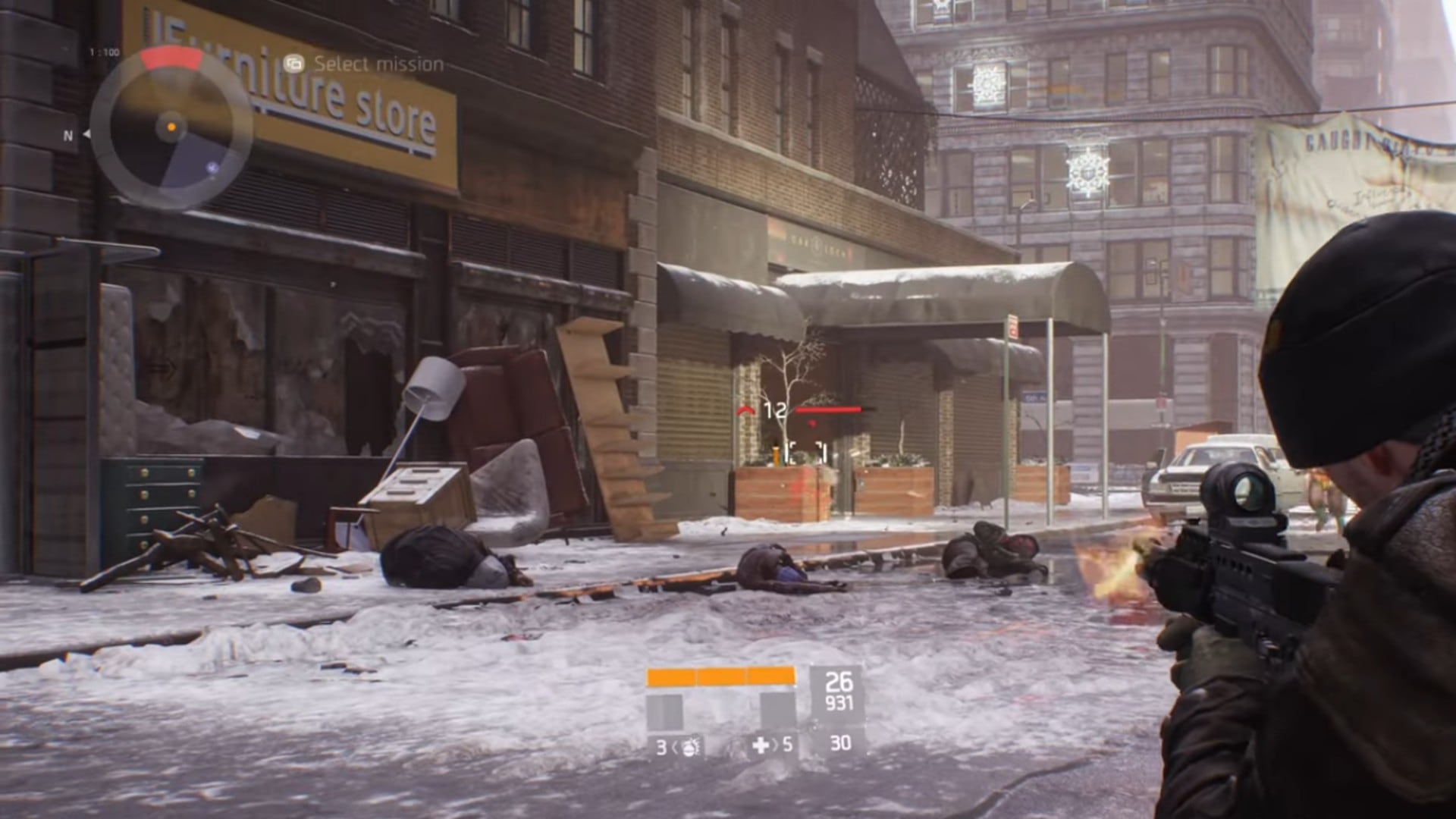Use the medkit cross icon

tap(761, 746)
